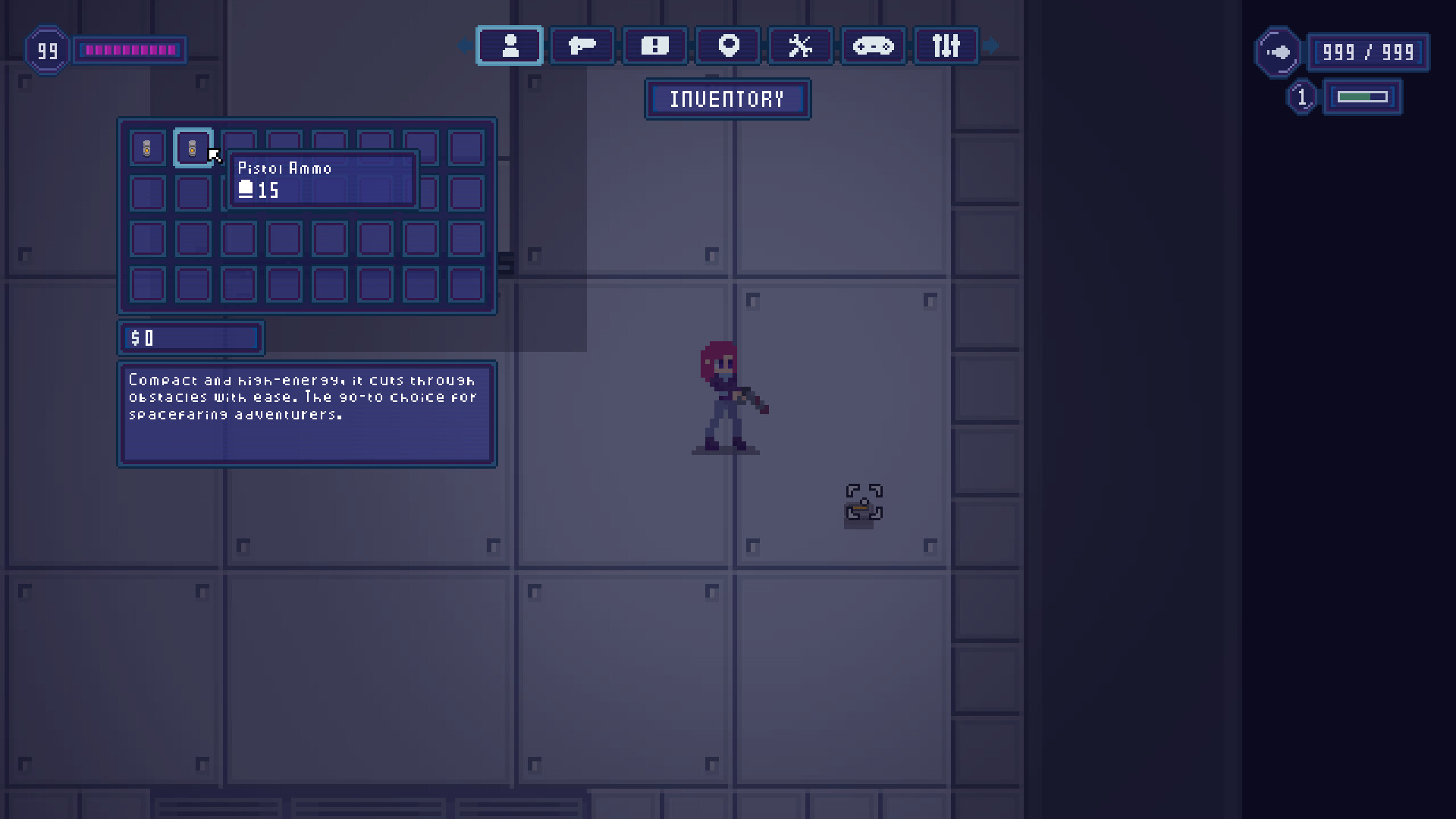Image resolution: width=1456 pixels, height=819 pixels.
Task: Click the quest alert box icon
Action: [654, 45]
